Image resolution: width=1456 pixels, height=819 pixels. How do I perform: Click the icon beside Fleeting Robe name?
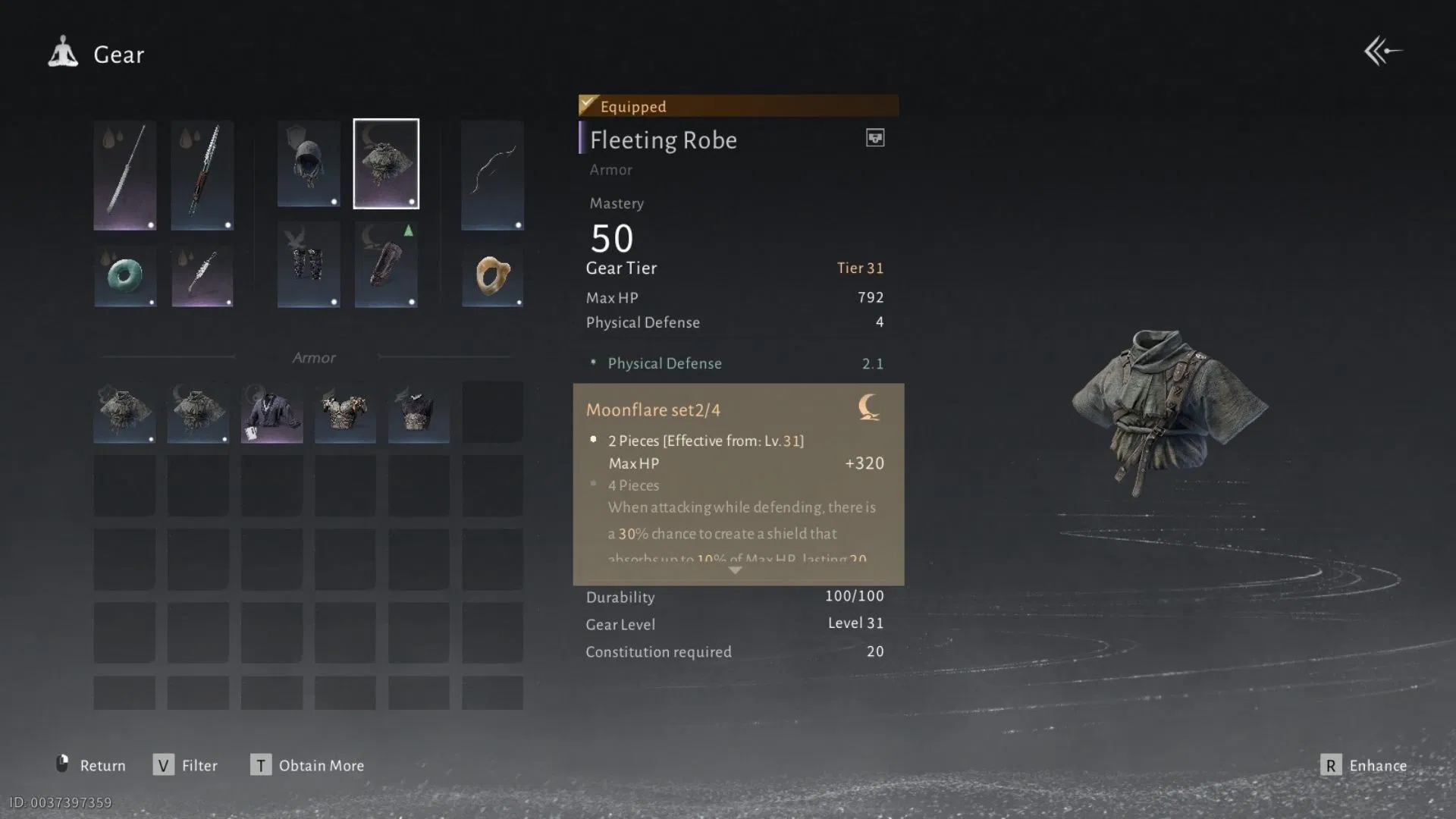click(875, 138)
